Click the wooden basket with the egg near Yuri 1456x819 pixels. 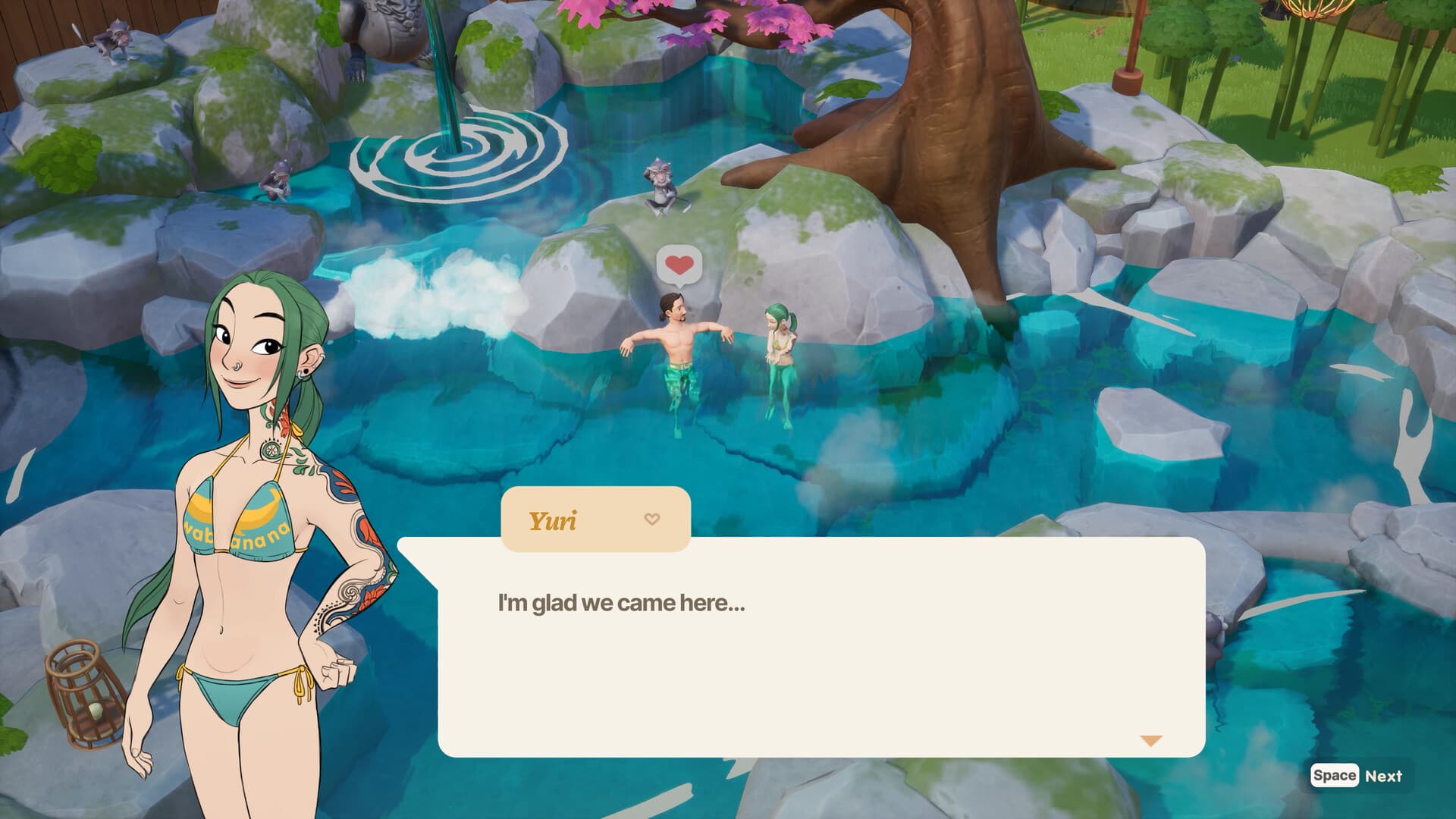83,690
